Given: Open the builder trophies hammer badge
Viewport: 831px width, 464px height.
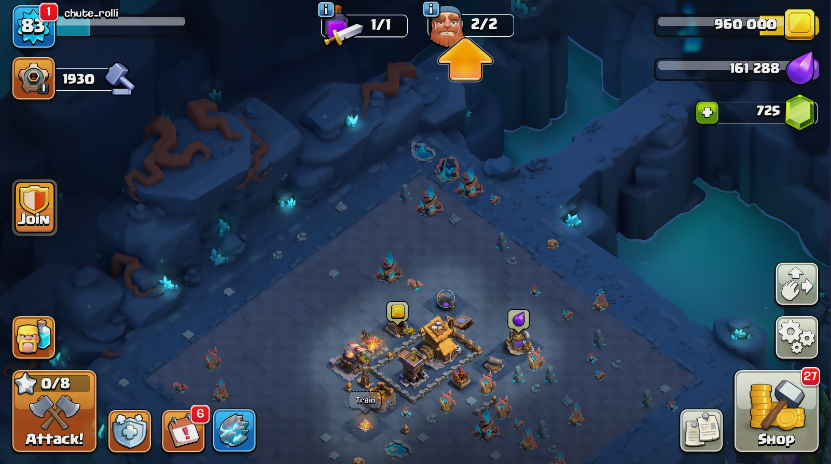Looking at the screenshot, I should (34, 78).
